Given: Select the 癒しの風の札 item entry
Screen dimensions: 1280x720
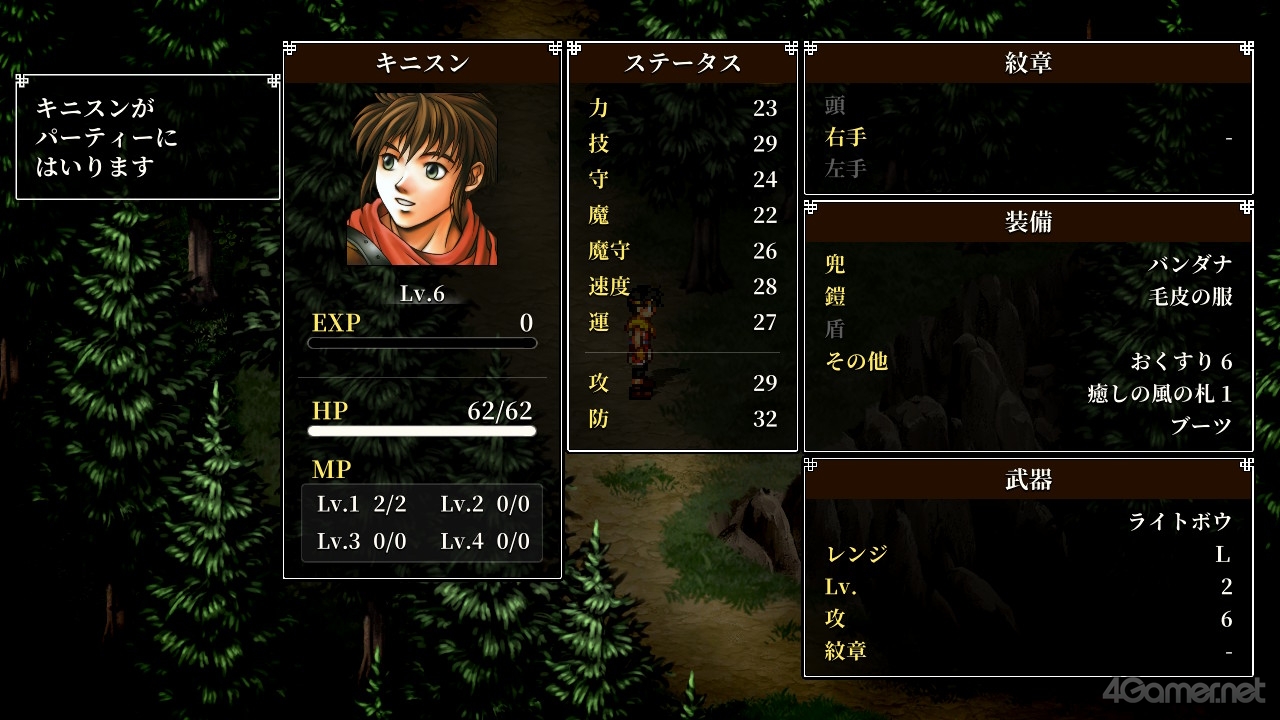Looking at the screenshot, I should (x=1159, y=393).
